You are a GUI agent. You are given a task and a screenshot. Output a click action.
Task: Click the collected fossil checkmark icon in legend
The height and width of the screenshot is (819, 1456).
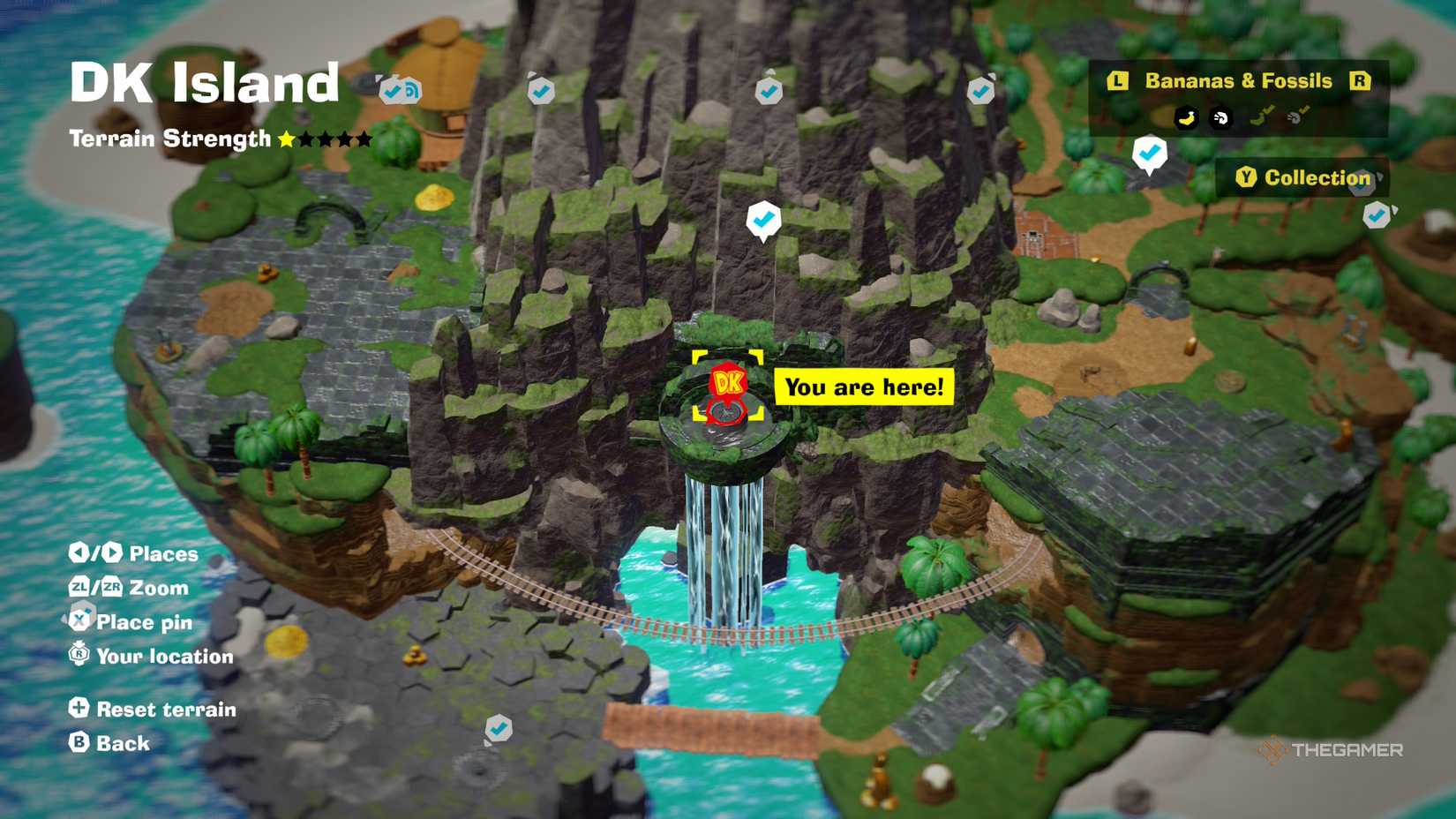[1297, 115]
